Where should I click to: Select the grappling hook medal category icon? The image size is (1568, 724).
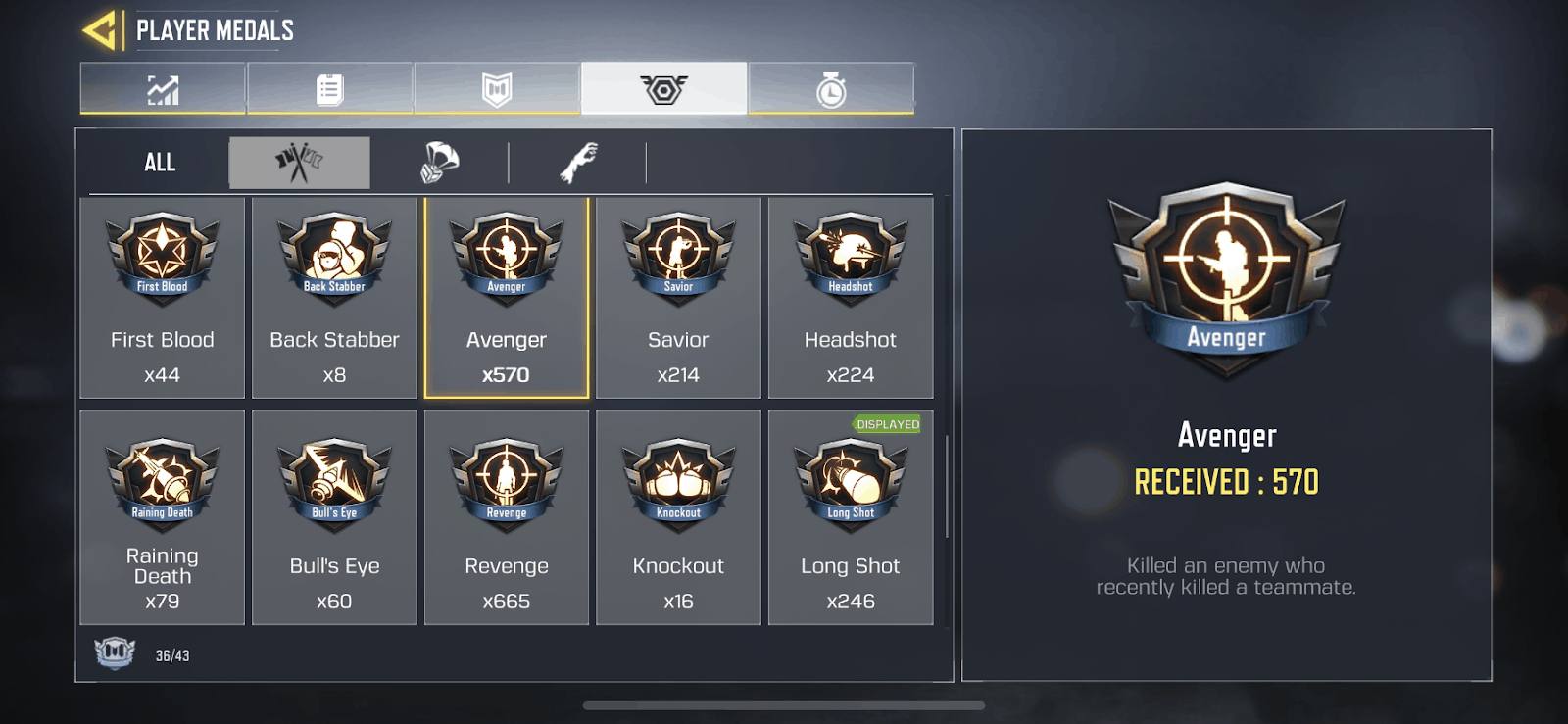[x=578, y=160]
